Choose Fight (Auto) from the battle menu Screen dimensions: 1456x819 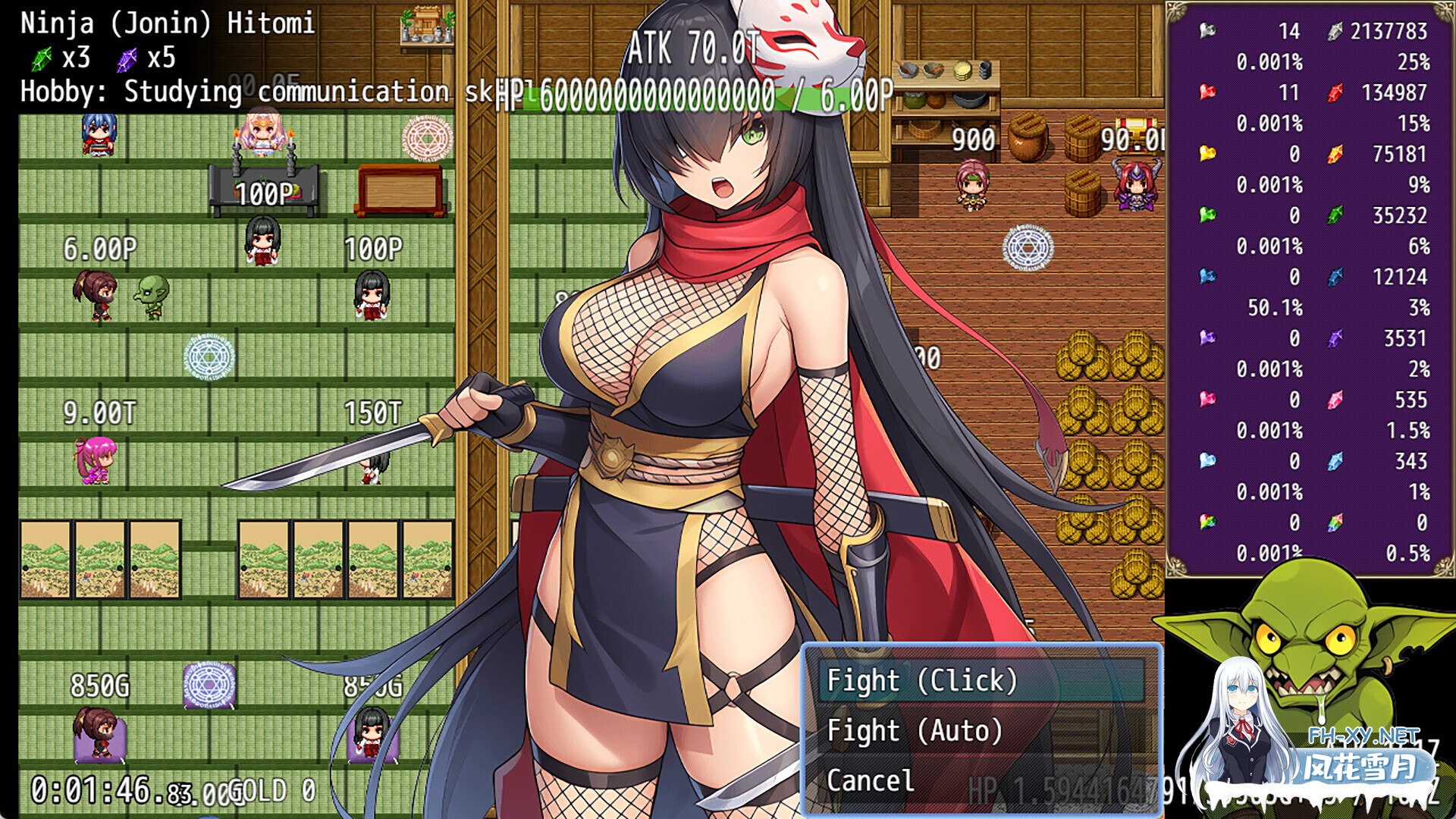pos(915,730)
